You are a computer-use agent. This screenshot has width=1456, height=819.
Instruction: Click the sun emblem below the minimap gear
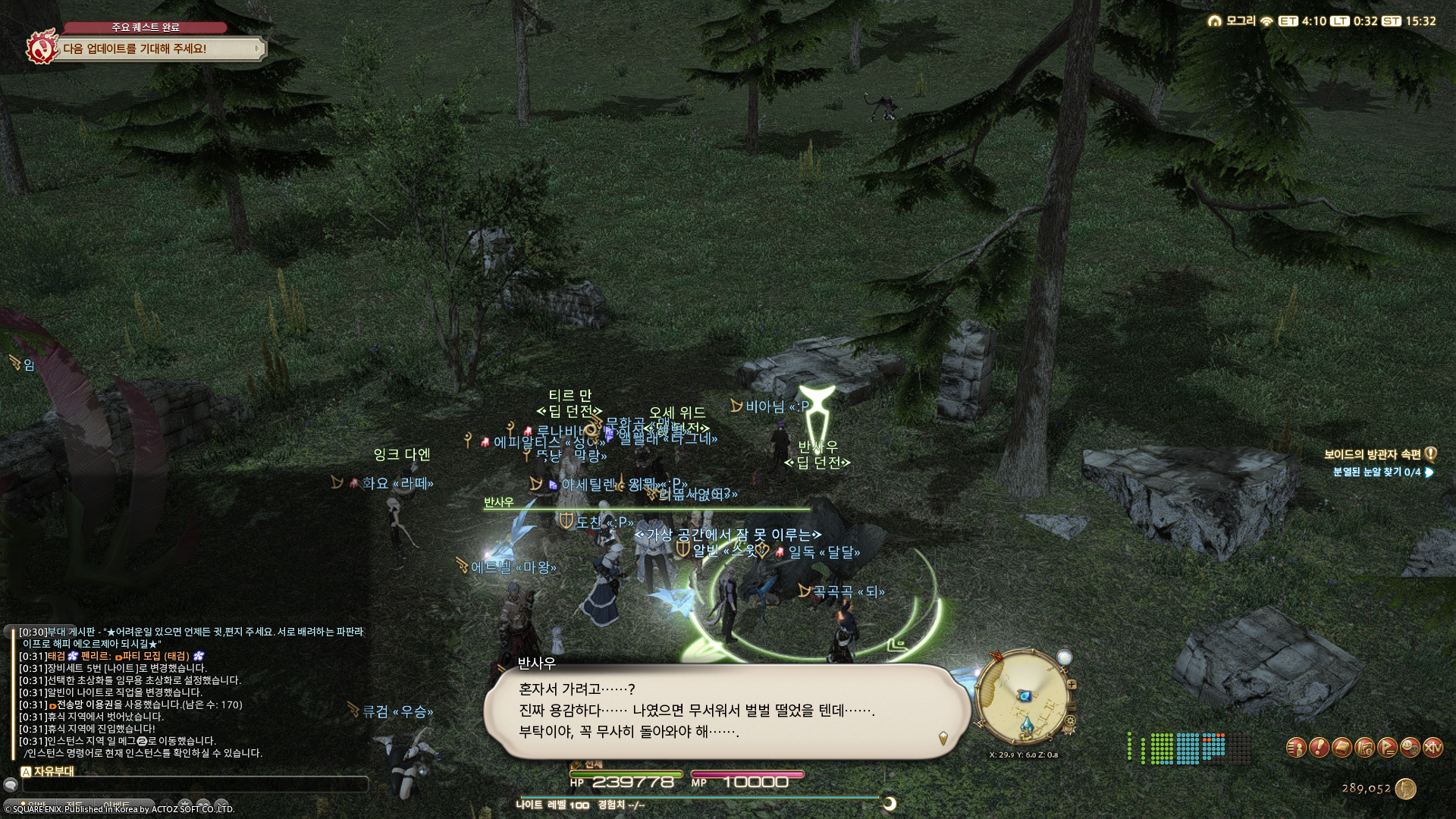coord(1068,730)
